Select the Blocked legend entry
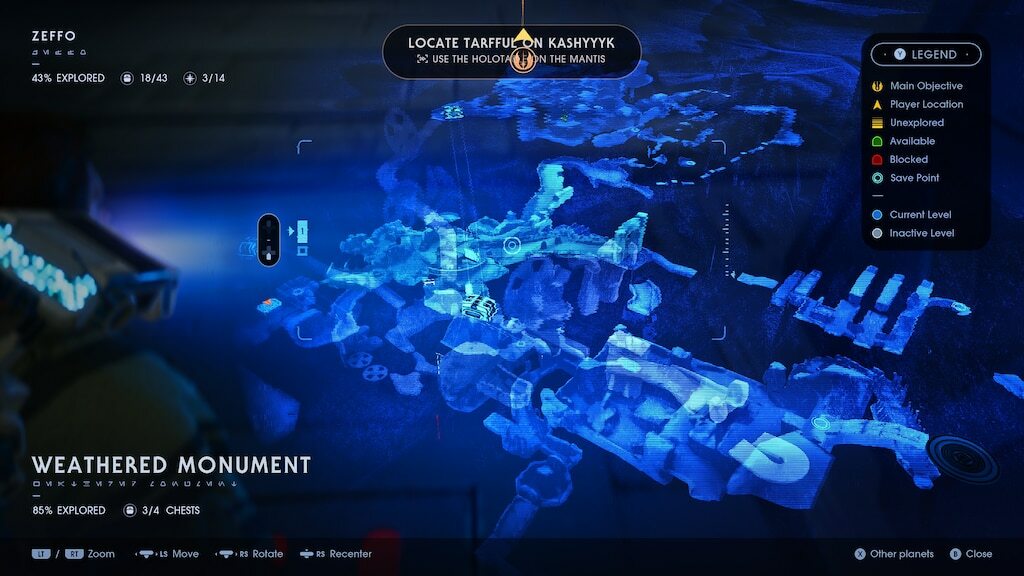The width and height of the screenshot is (1024, 576). click(908, 159)
